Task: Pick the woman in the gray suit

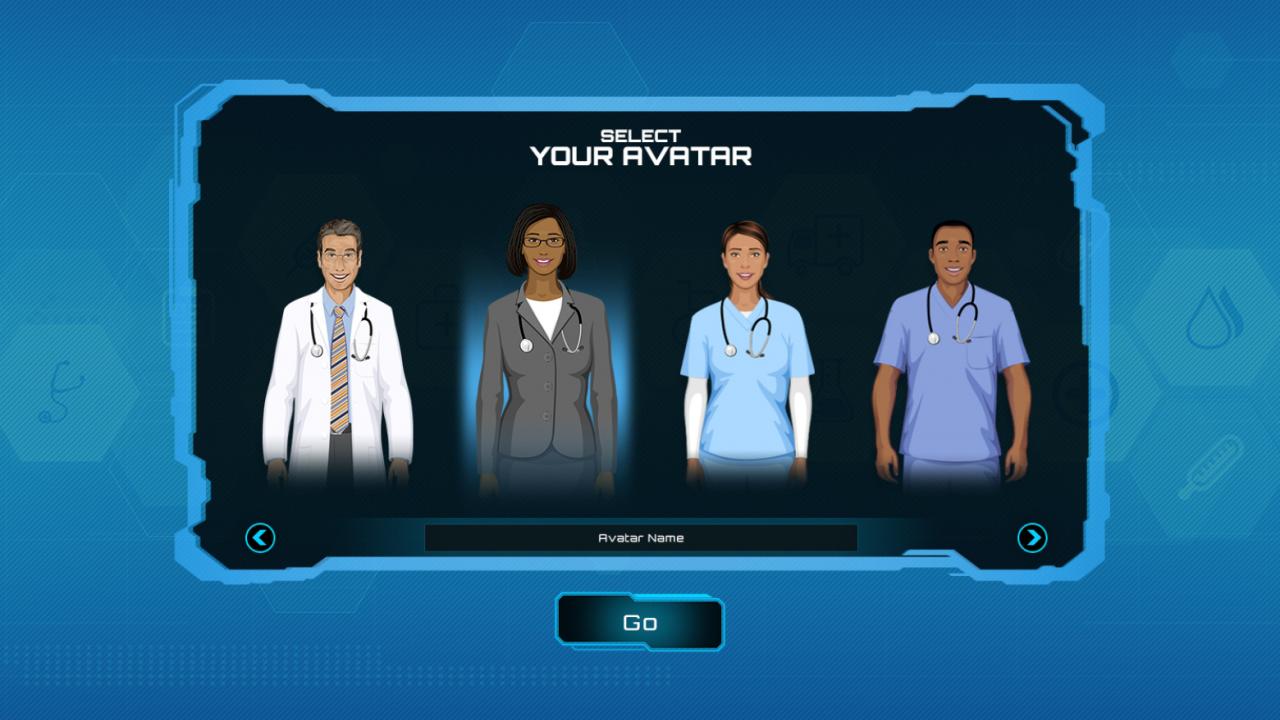Action: [x=545, y=360]
